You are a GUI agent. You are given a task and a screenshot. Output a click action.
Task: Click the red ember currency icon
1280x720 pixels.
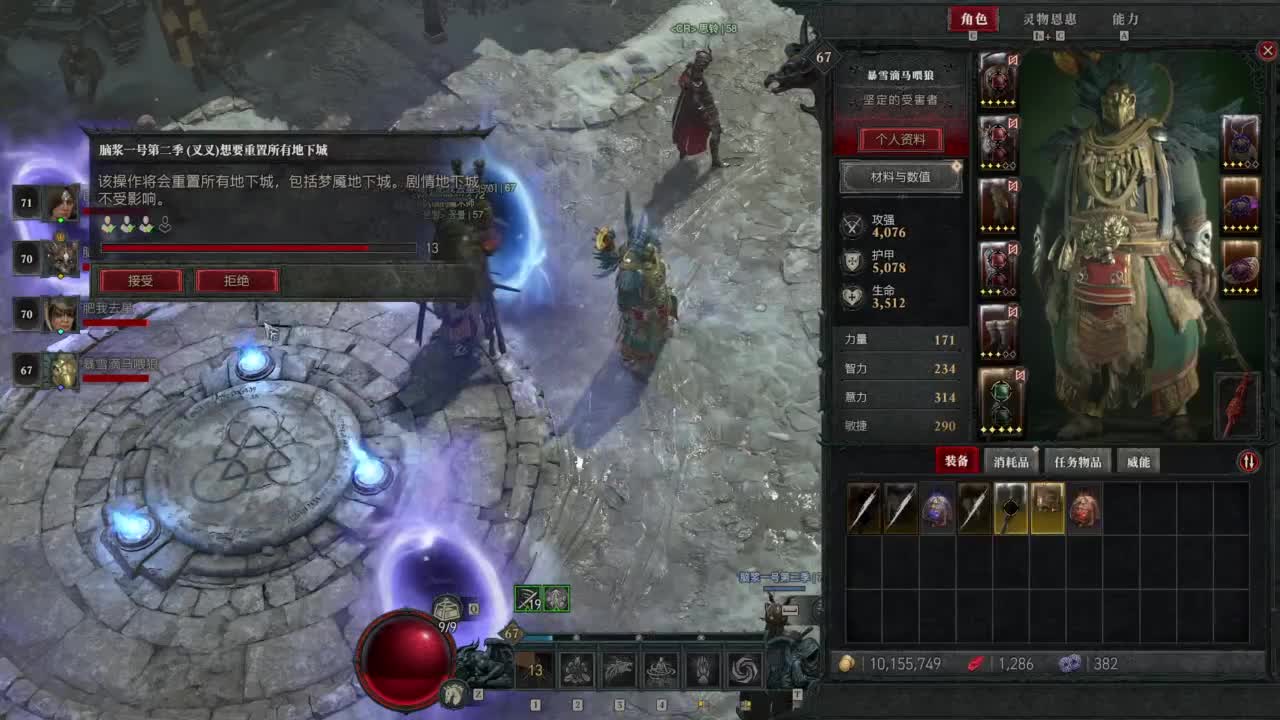974,662
